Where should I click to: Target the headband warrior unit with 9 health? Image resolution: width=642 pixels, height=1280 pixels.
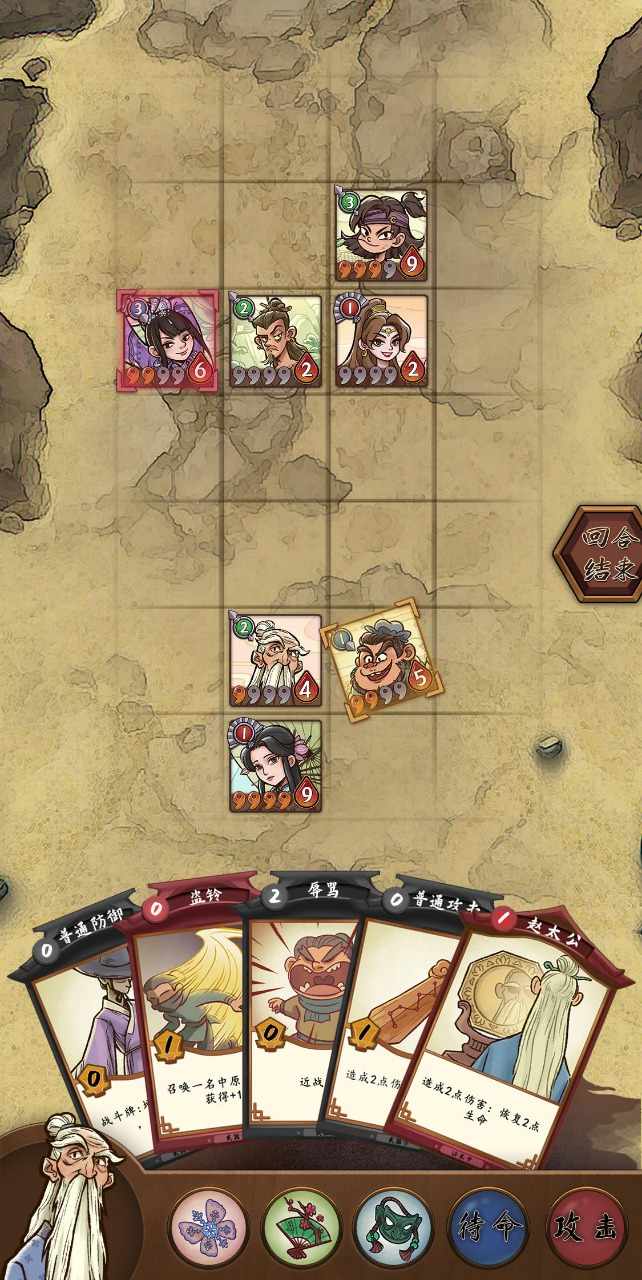381,236
